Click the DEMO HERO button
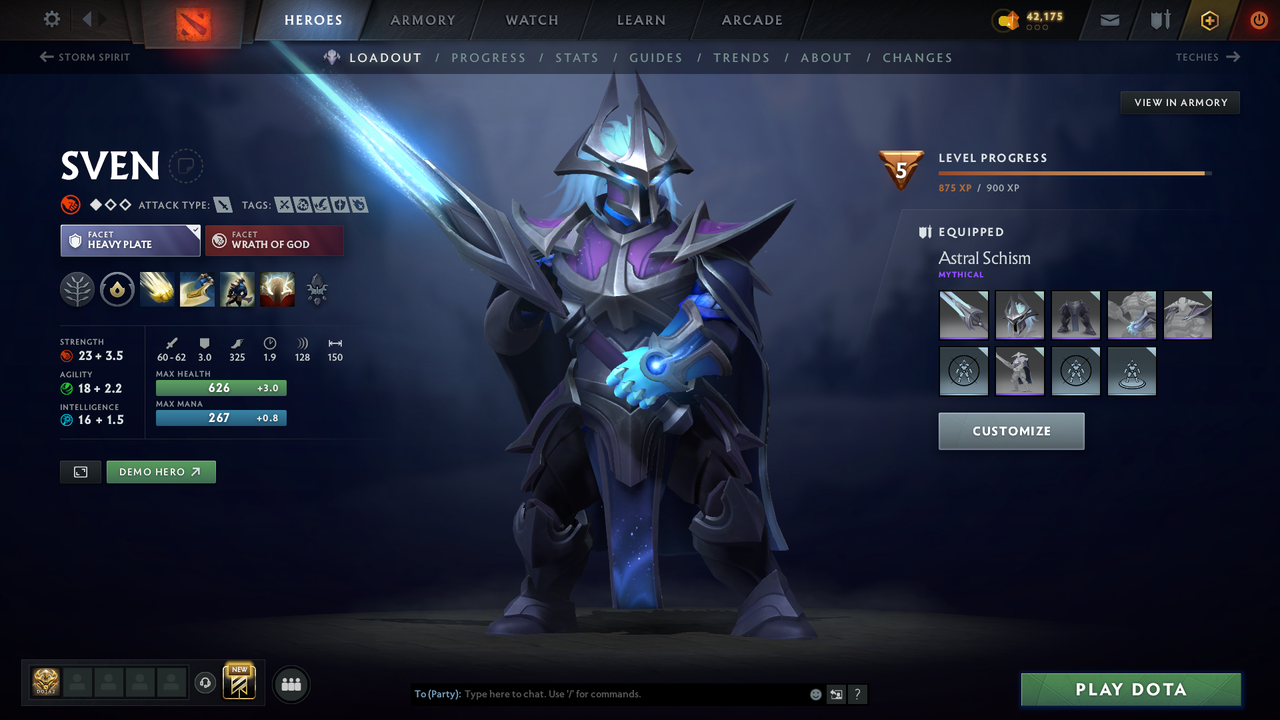 pyautogui.click(x=161, y=471)
